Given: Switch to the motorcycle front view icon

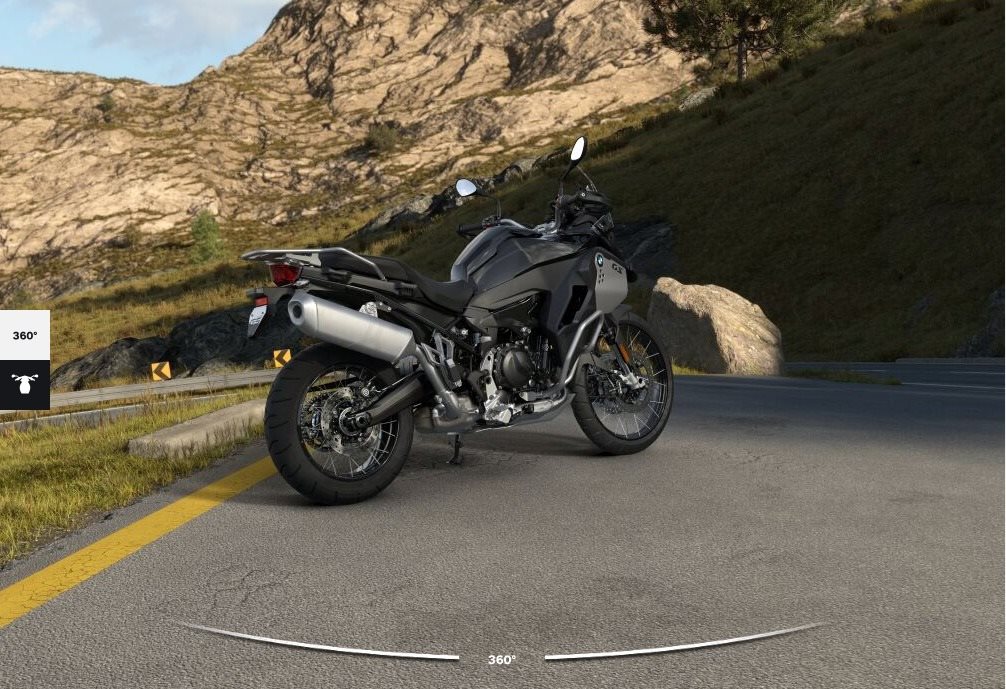Looking at the screenshot, I should tap(24, 384).
